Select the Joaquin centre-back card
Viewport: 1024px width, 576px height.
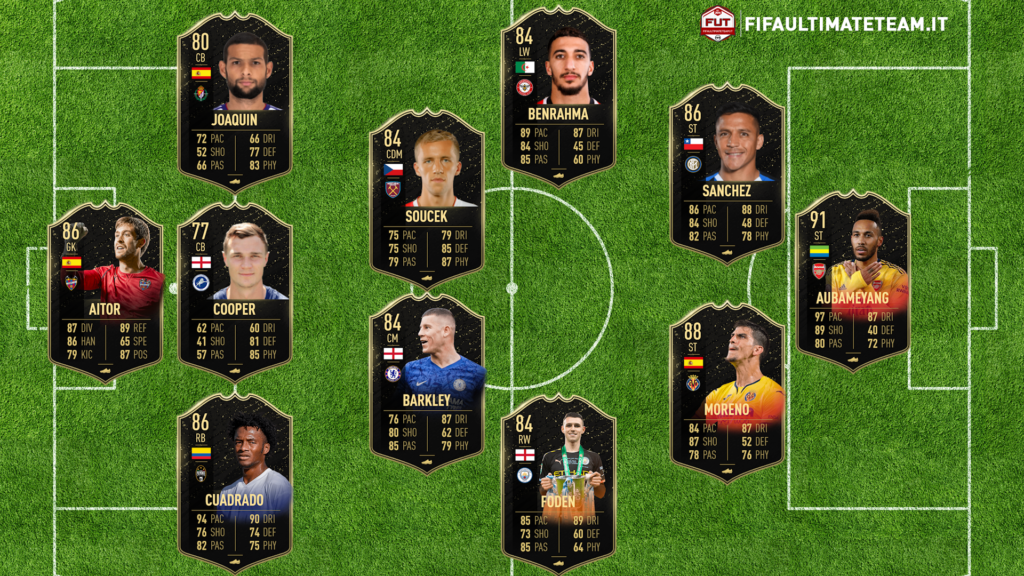(x=234, y=100)
